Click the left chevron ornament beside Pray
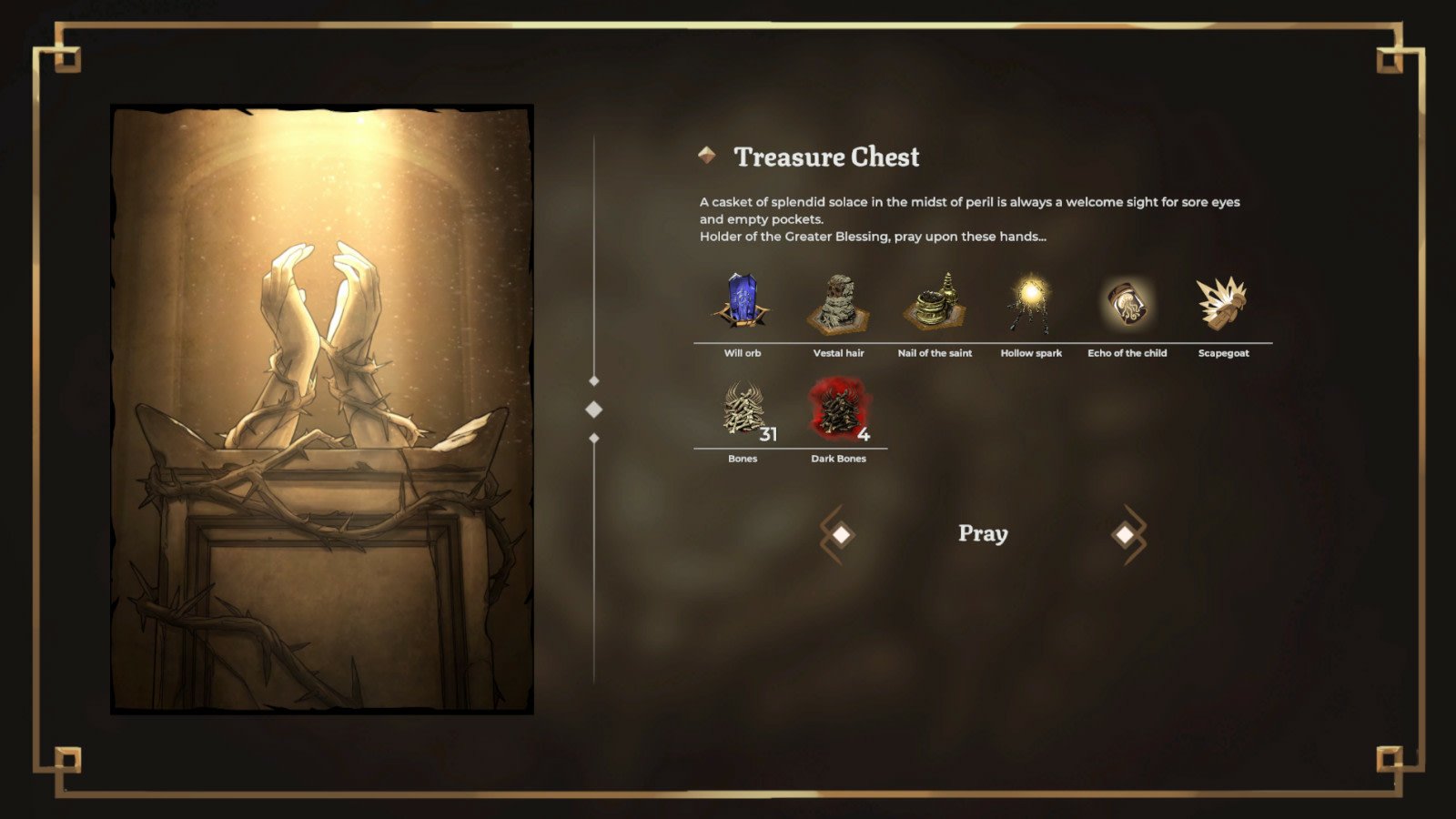This screenshot has width=1456, height=819. (x=836, y=533)
